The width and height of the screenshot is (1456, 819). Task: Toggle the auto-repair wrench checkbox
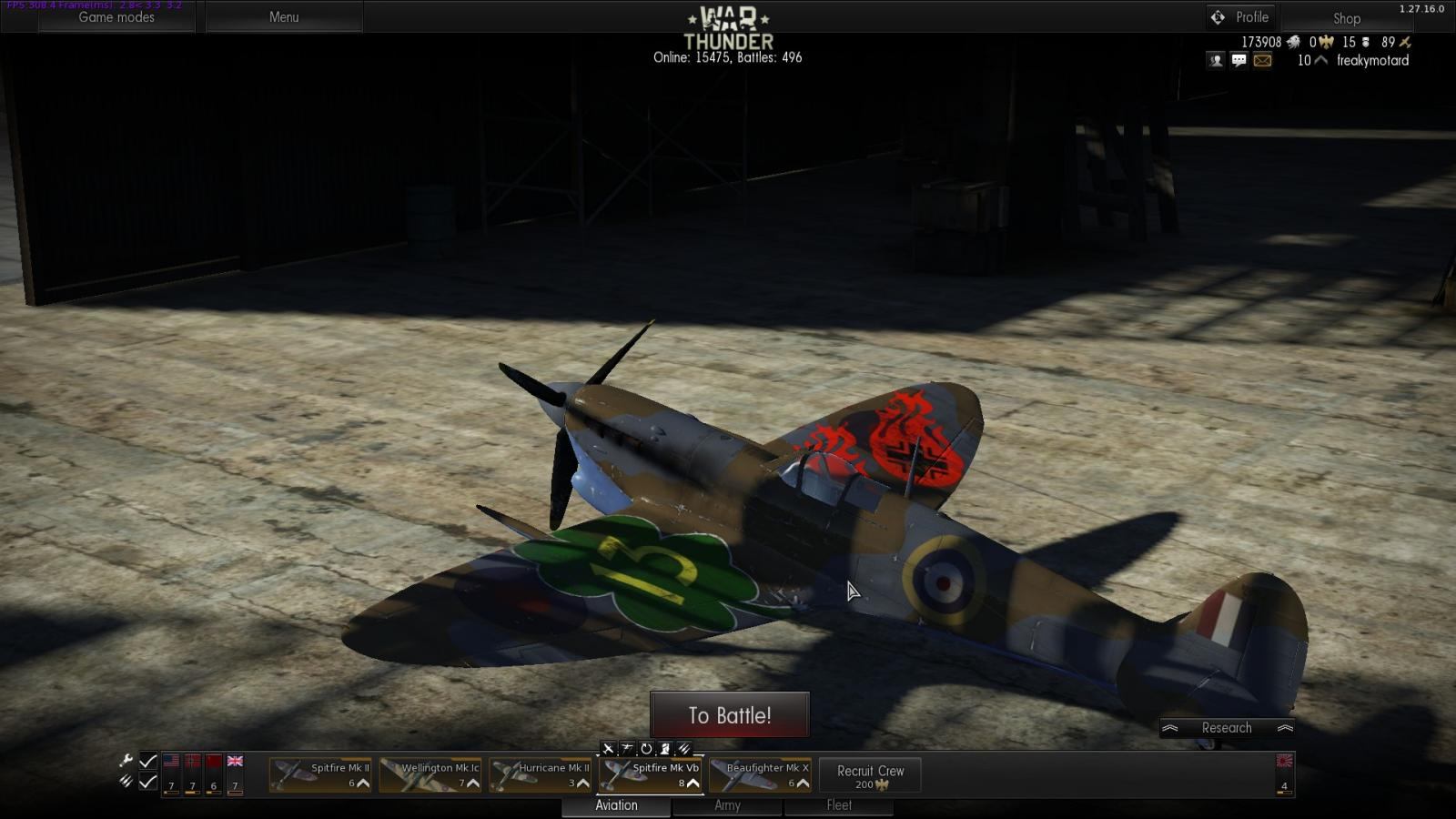coord(147,761)
